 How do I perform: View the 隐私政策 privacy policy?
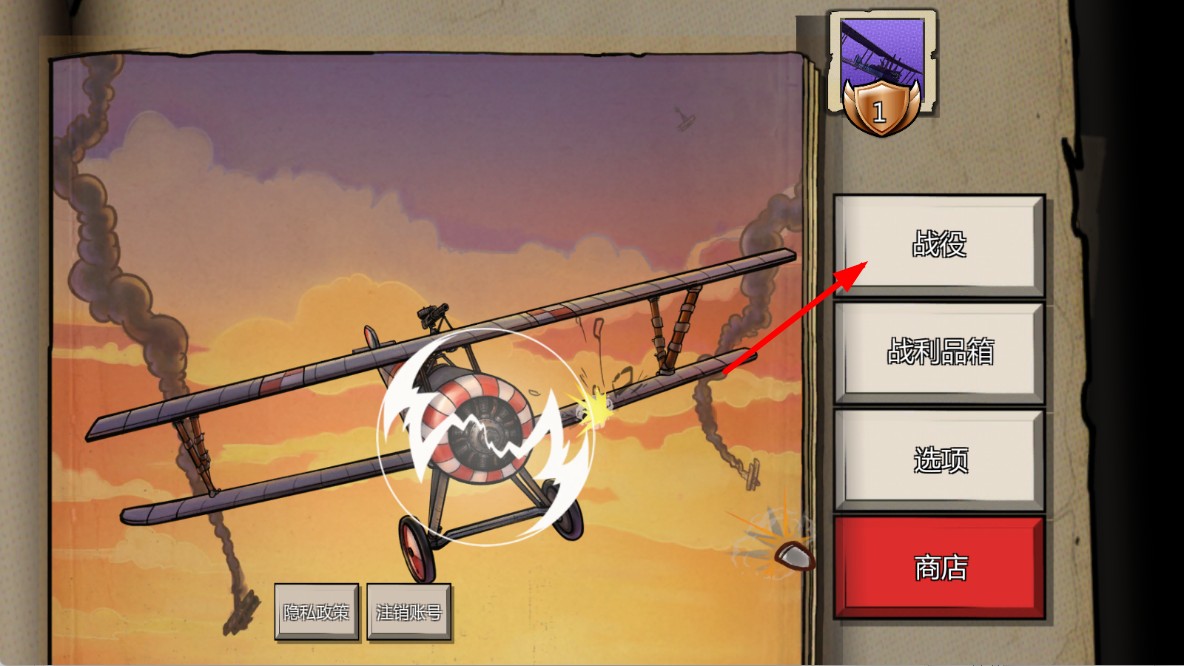(x=317, y=611)
